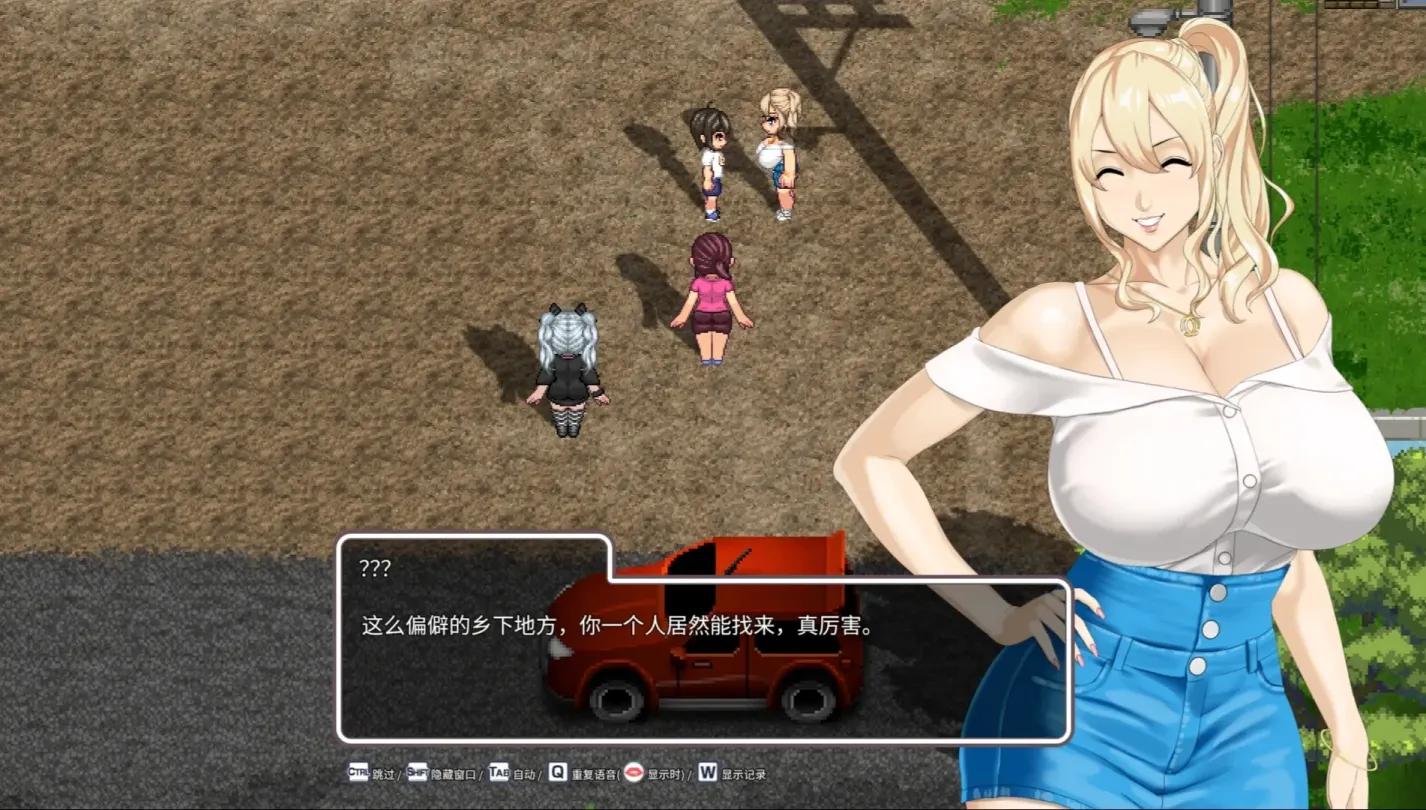The height and width of the screenshot is (810, 1426).
Task: Click the red lips voice indicator icon
Action: [634, 772]
